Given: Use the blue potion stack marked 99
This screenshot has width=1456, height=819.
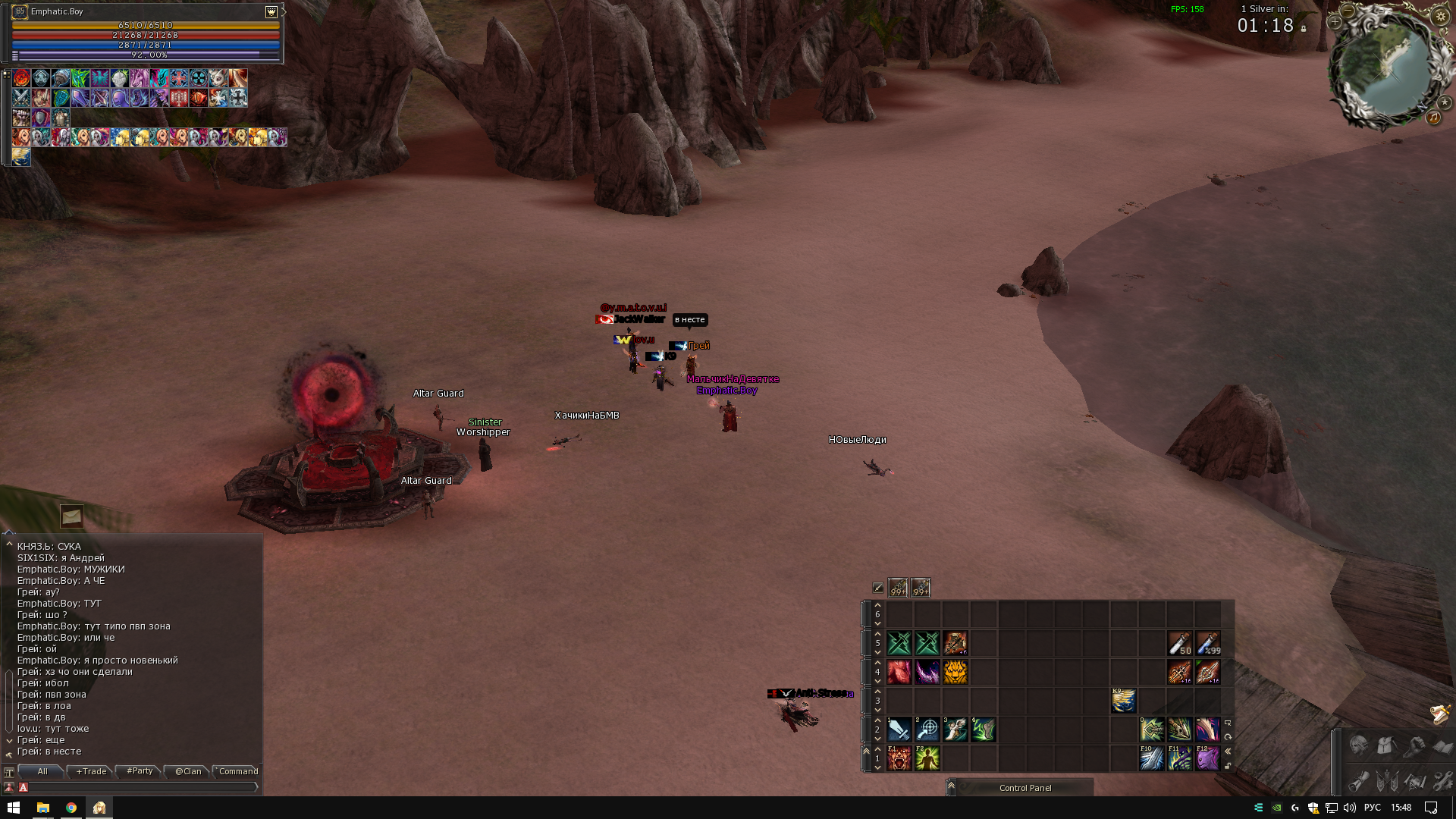Looking at the screenshot, I should click(1208, 643).
